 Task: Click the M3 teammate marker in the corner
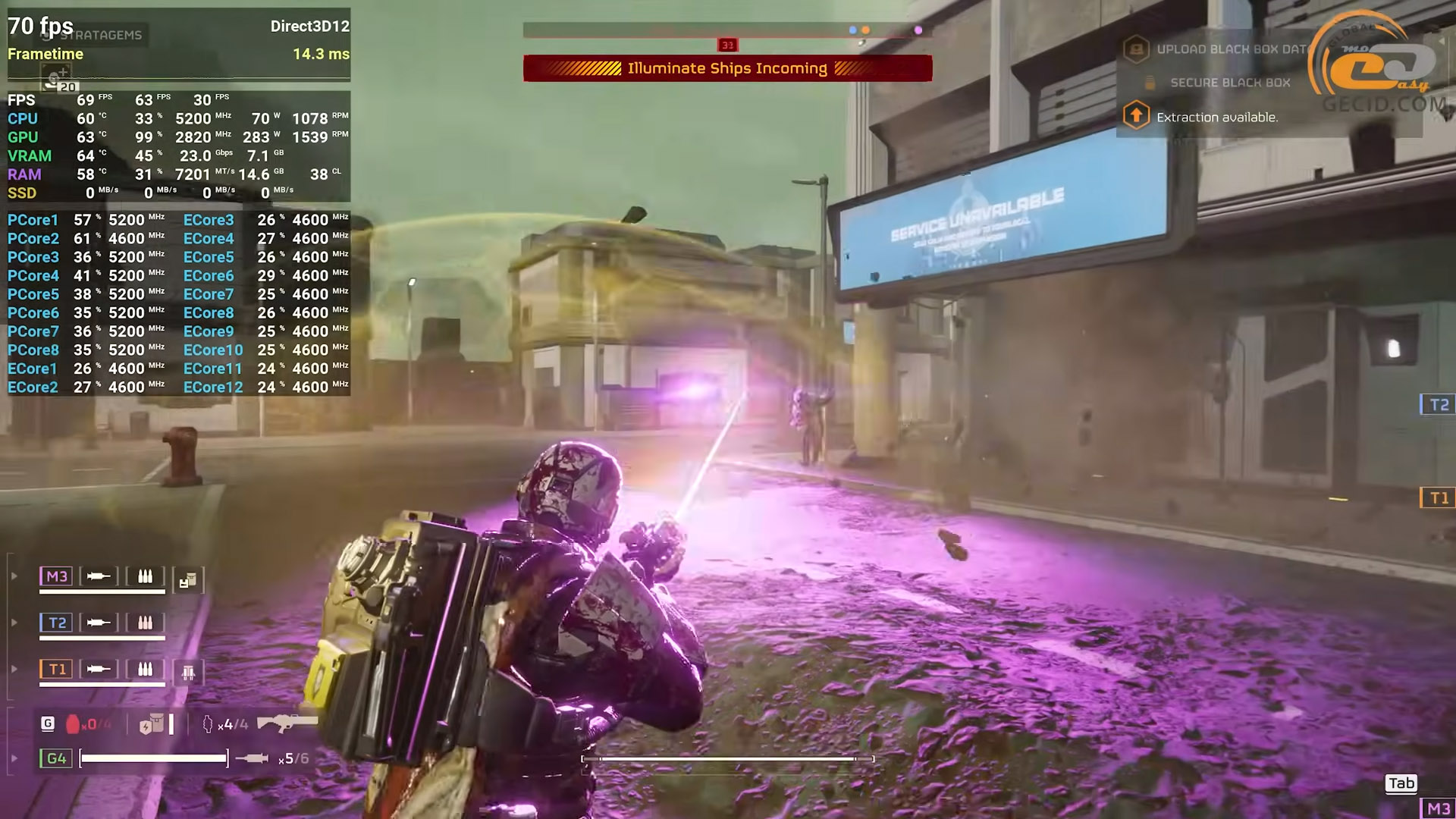pos(1437,808)
